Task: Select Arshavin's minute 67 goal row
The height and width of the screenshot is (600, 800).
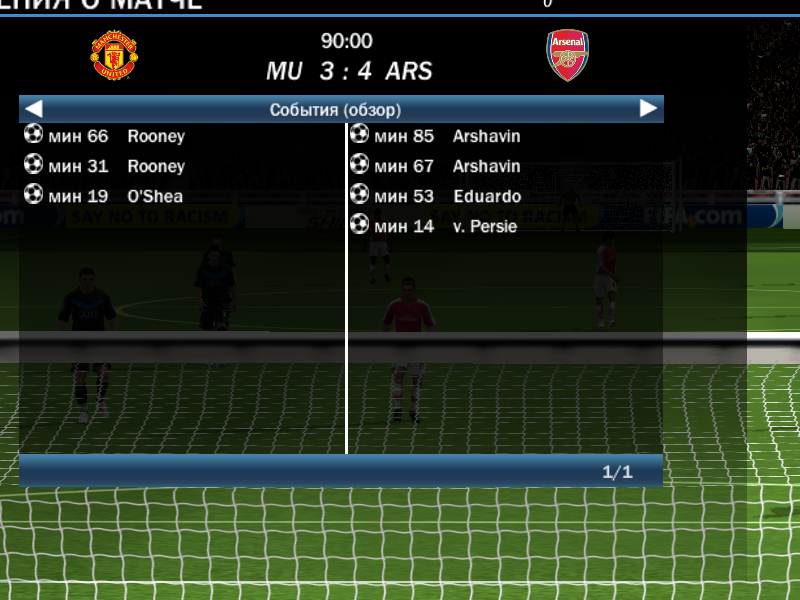Action: click(x=436, y=166)
